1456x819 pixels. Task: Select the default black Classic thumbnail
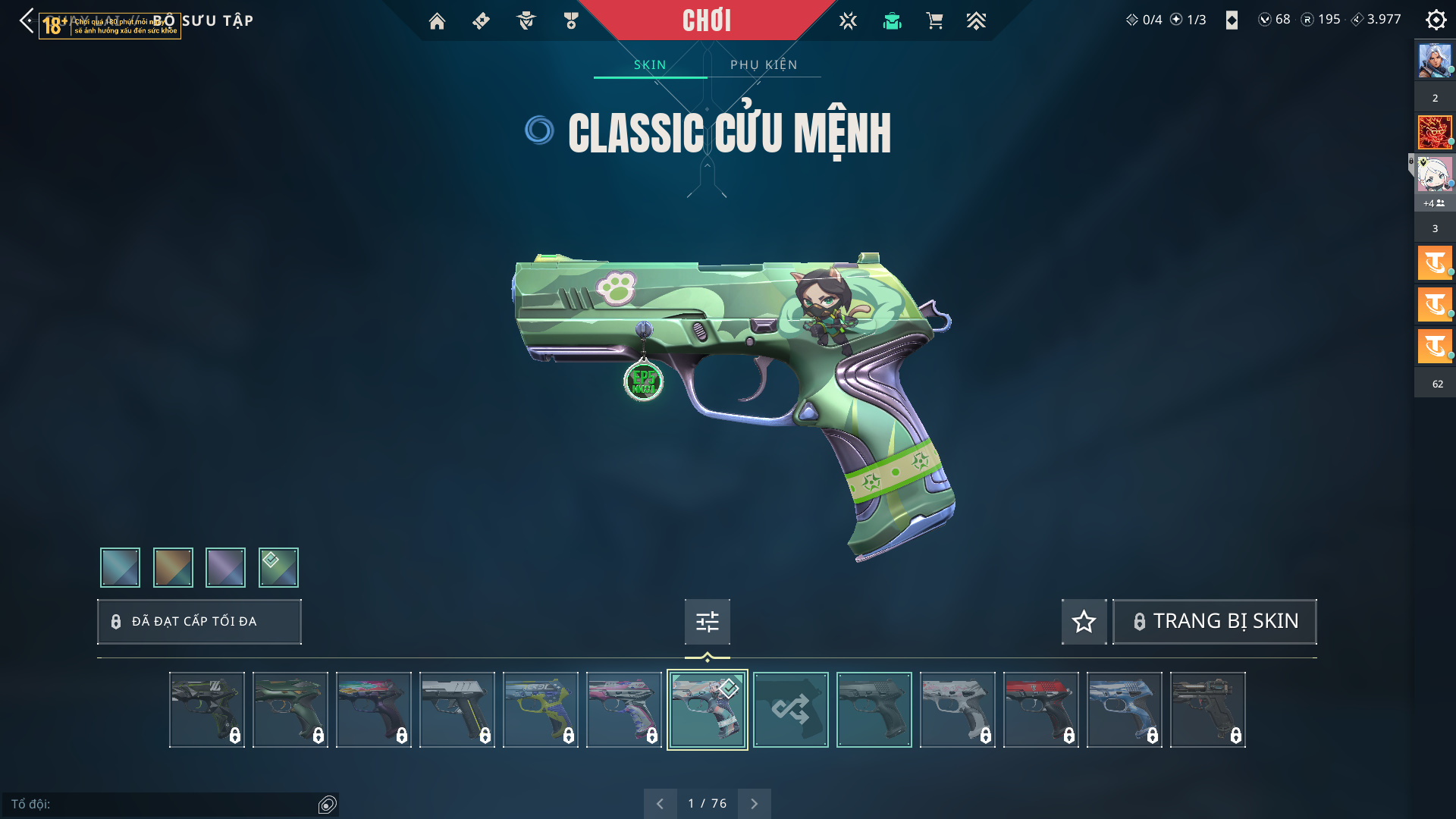tap(874, 710)
